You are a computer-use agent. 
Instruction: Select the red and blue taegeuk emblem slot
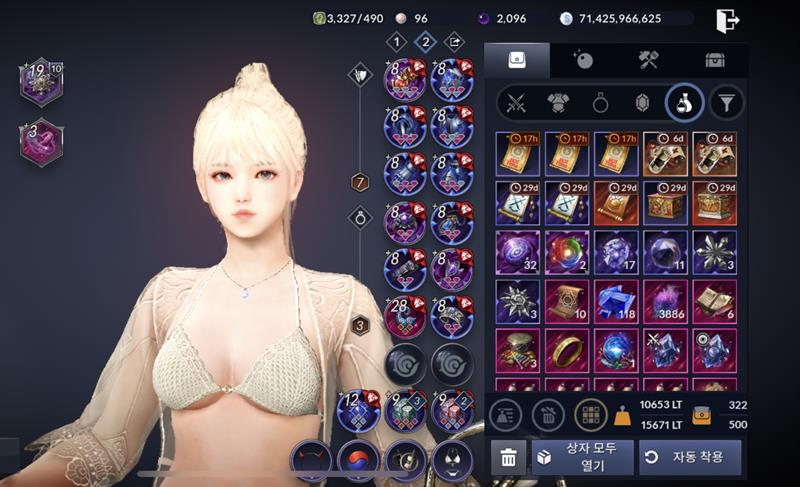pos(358,461)
